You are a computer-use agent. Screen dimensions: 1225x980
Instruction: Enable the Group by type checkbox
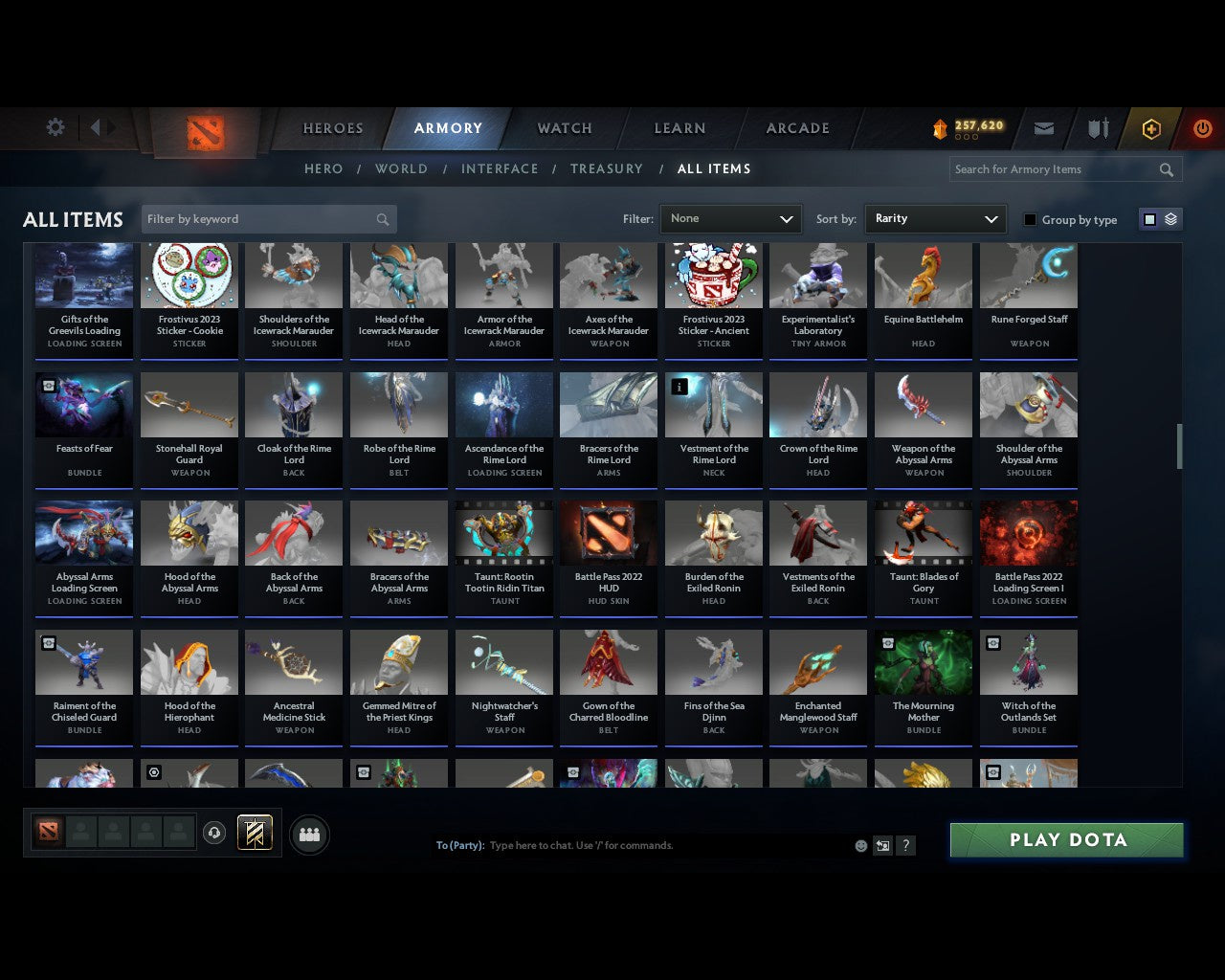pos(1030,219)
